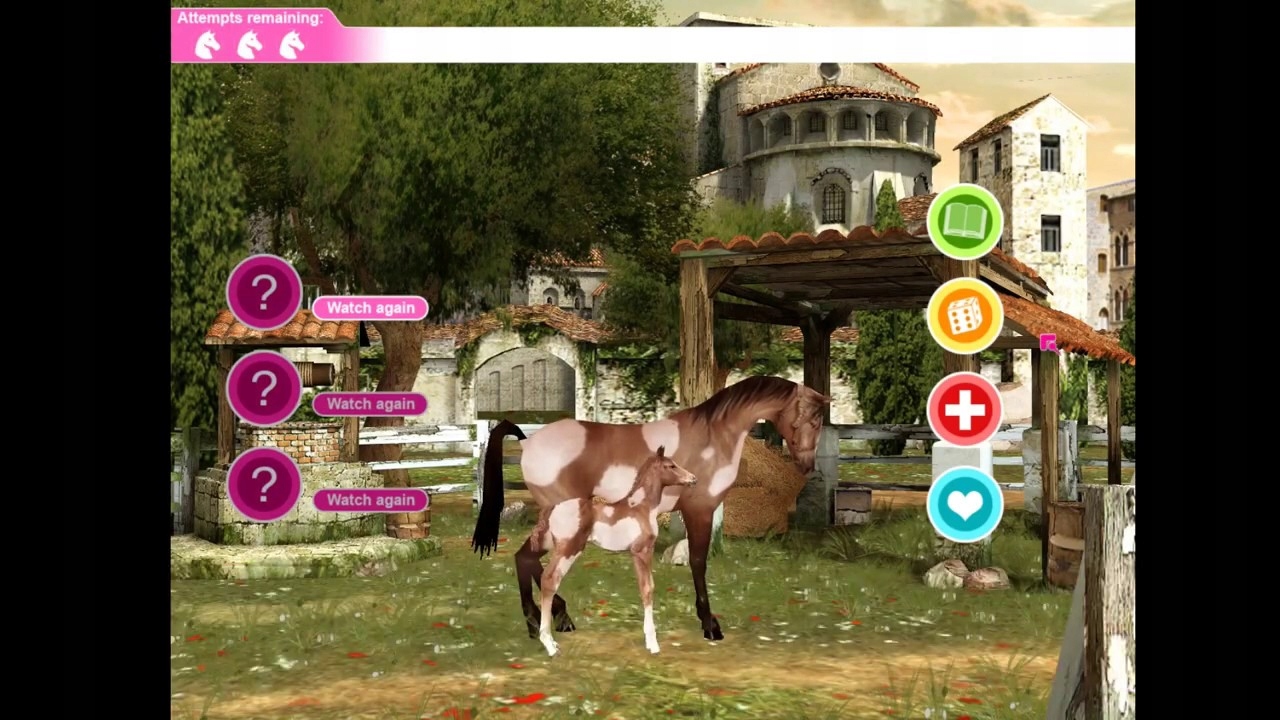Click the first unicorn attempt icon

tap(207, 45)
